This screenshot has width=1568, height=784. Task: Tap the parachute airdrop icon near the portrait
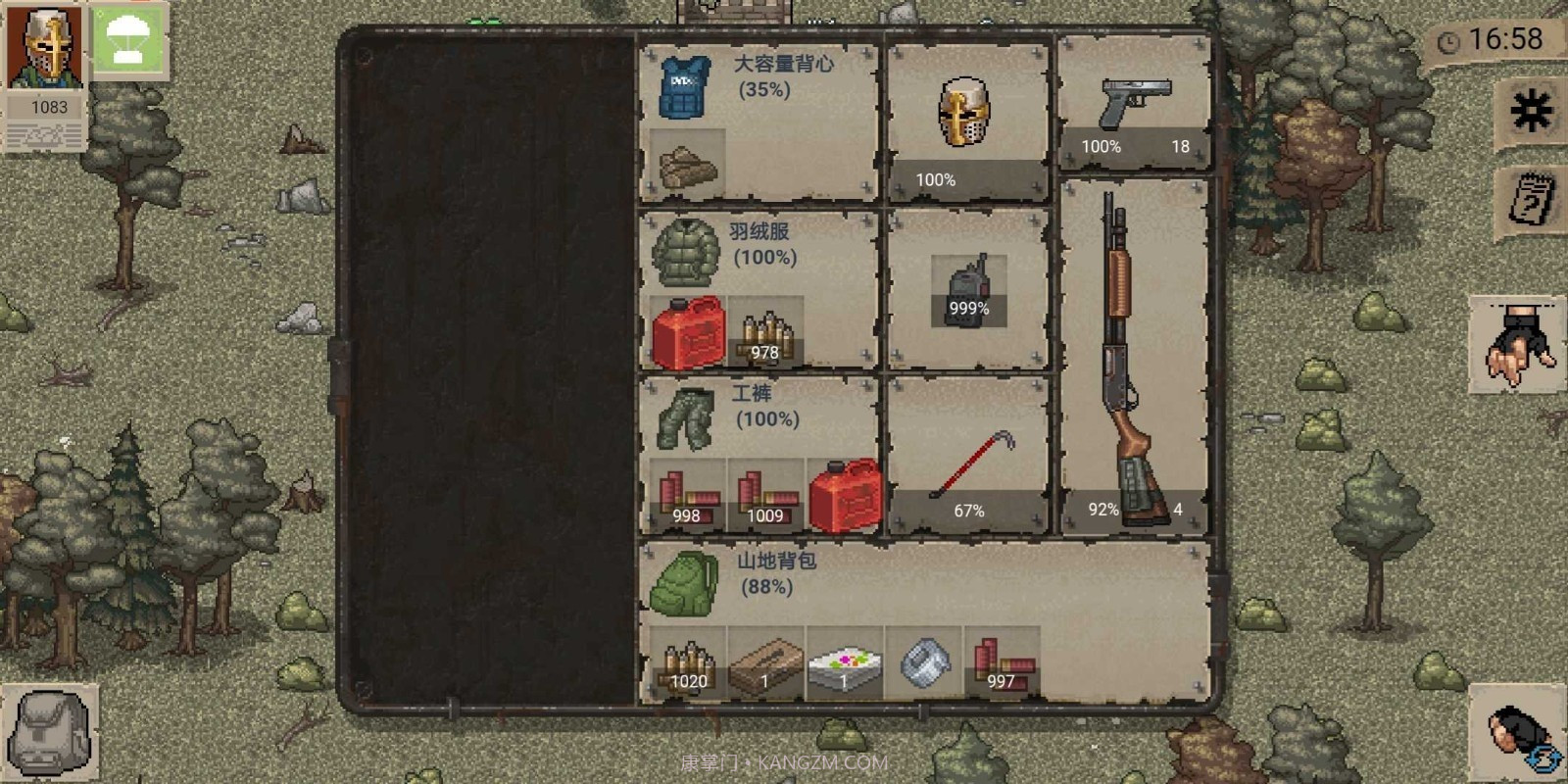pos(127,43)
